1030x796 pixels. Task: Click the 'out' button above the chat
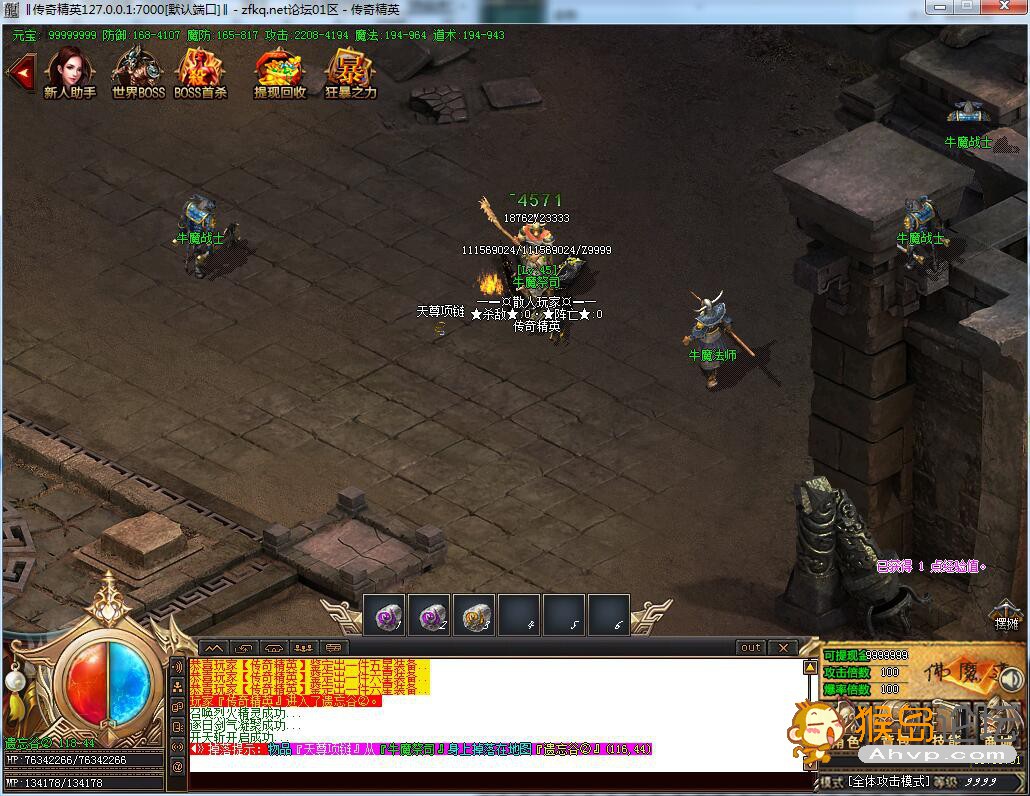(x=751, y=648)
